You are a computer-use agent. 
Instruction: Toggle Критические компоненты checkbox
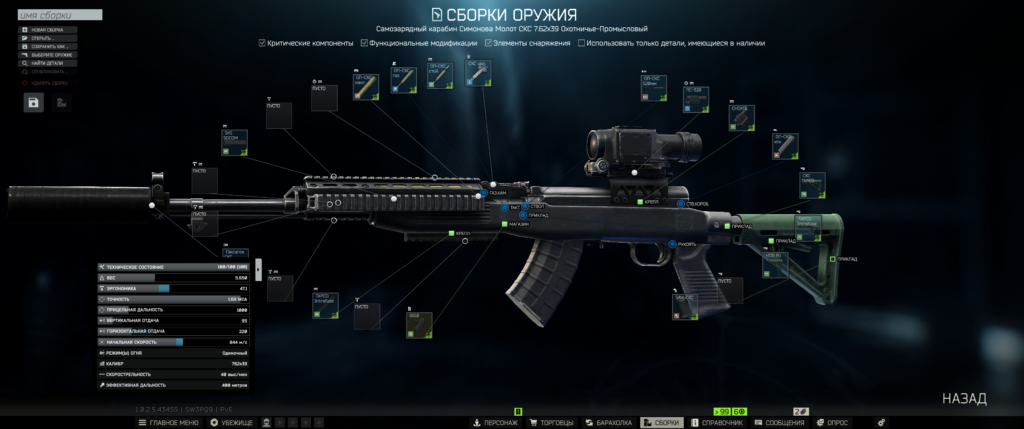(x=262, y=43)
